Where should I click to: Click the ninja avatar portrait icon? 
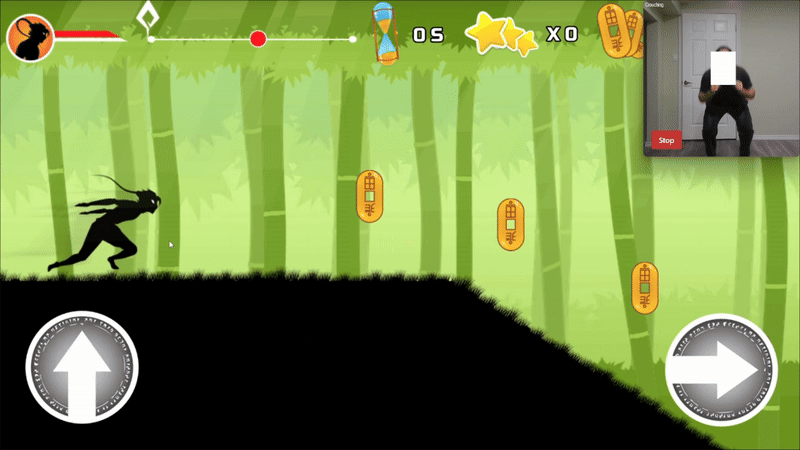[30, 38]
